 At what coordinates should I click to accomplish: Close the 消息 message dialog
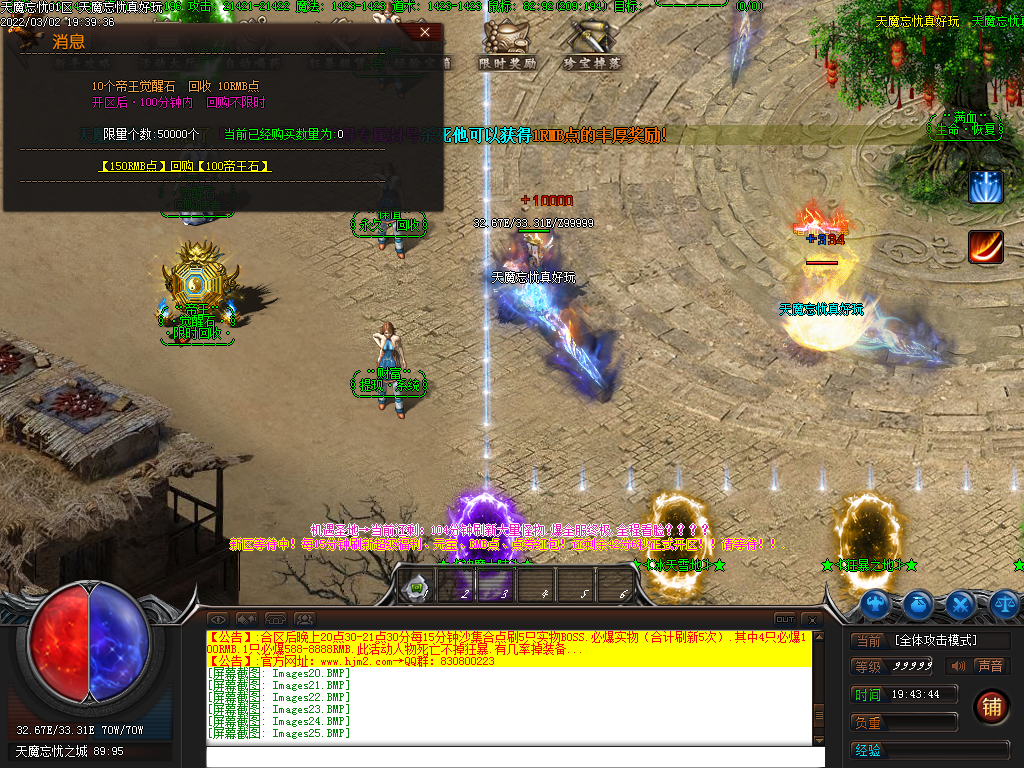pyautogui.click(x=425, y=33)
